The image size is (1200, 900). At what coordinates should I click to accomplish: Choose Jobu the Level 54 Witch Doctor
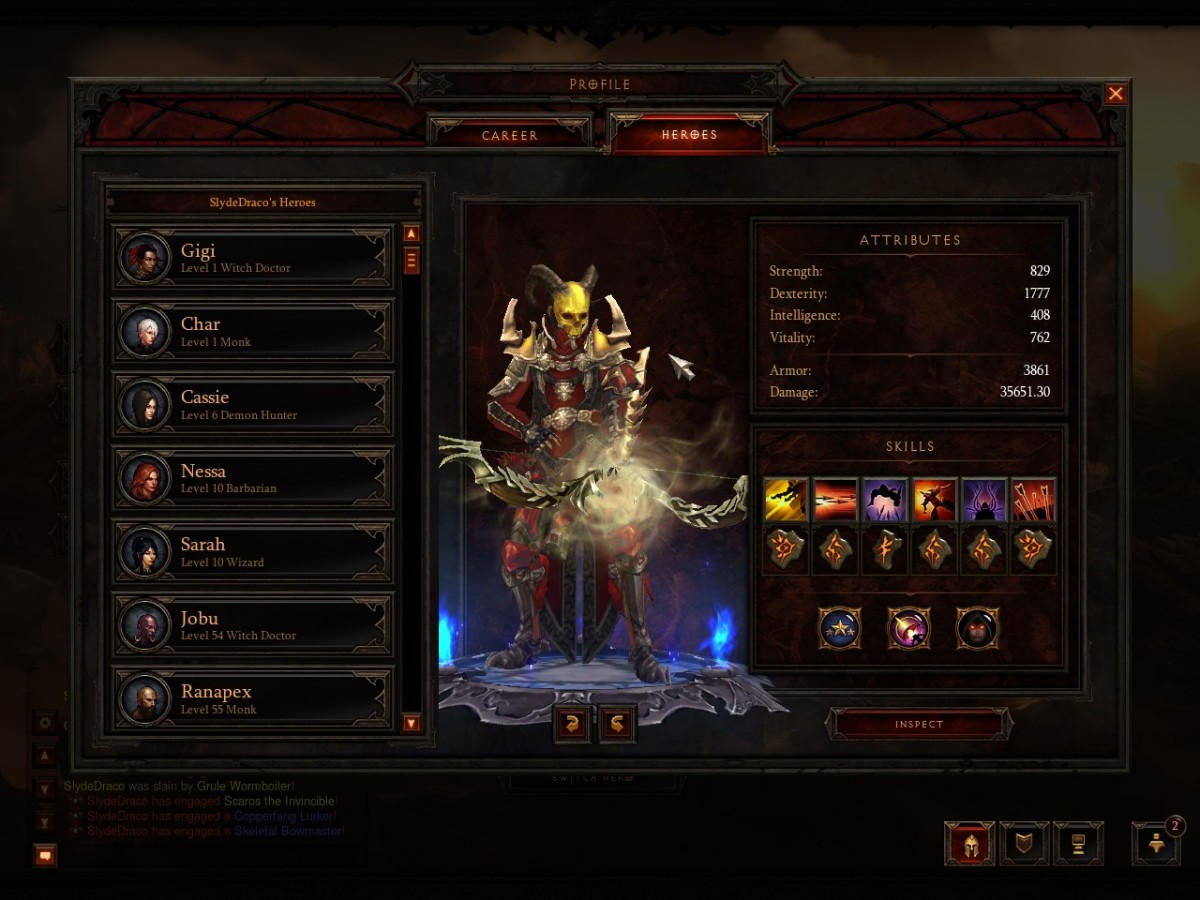[x=252, y=625]
